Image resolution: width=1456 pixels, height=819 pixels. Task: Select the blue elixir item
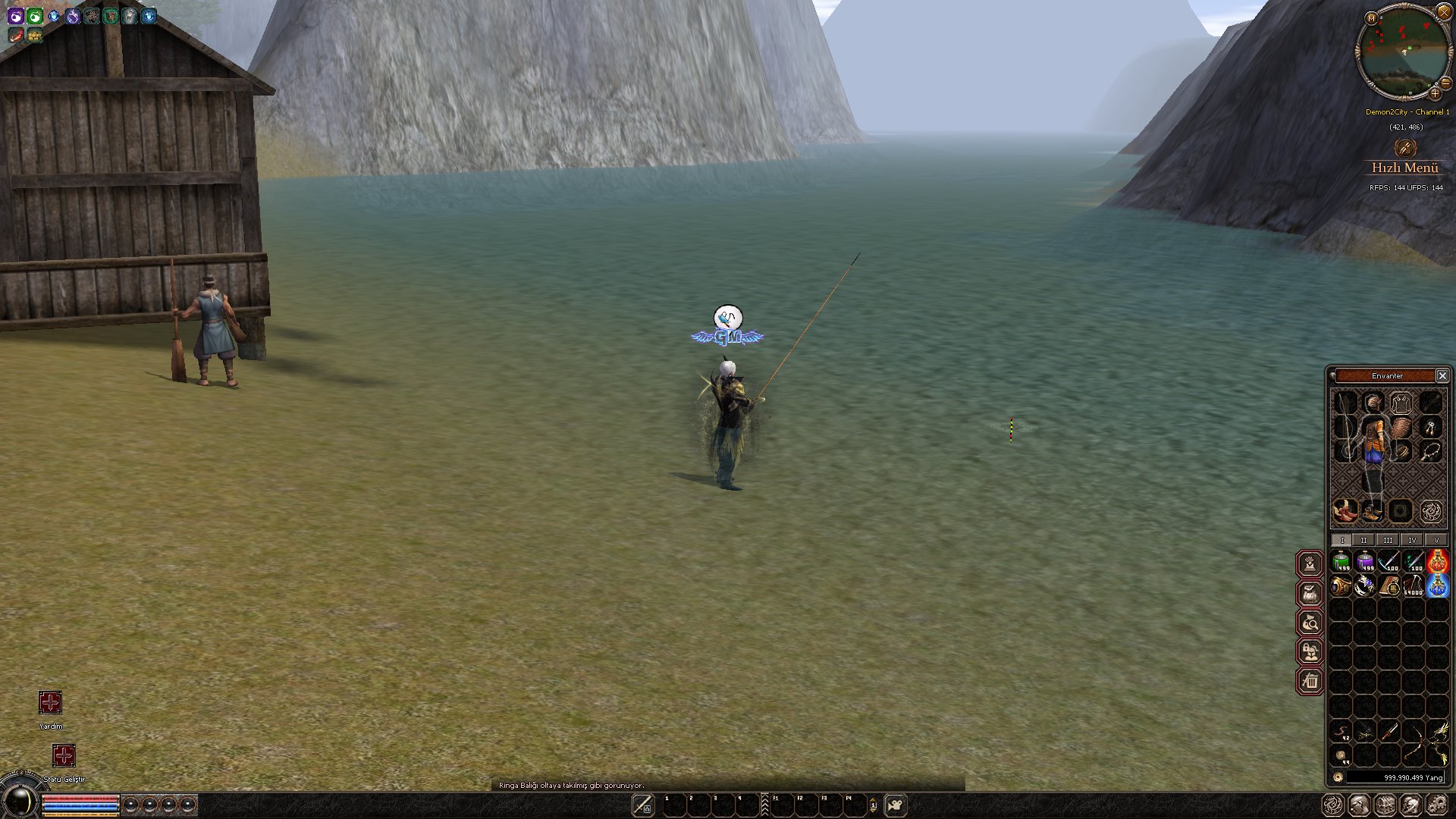pos(1437,585)
